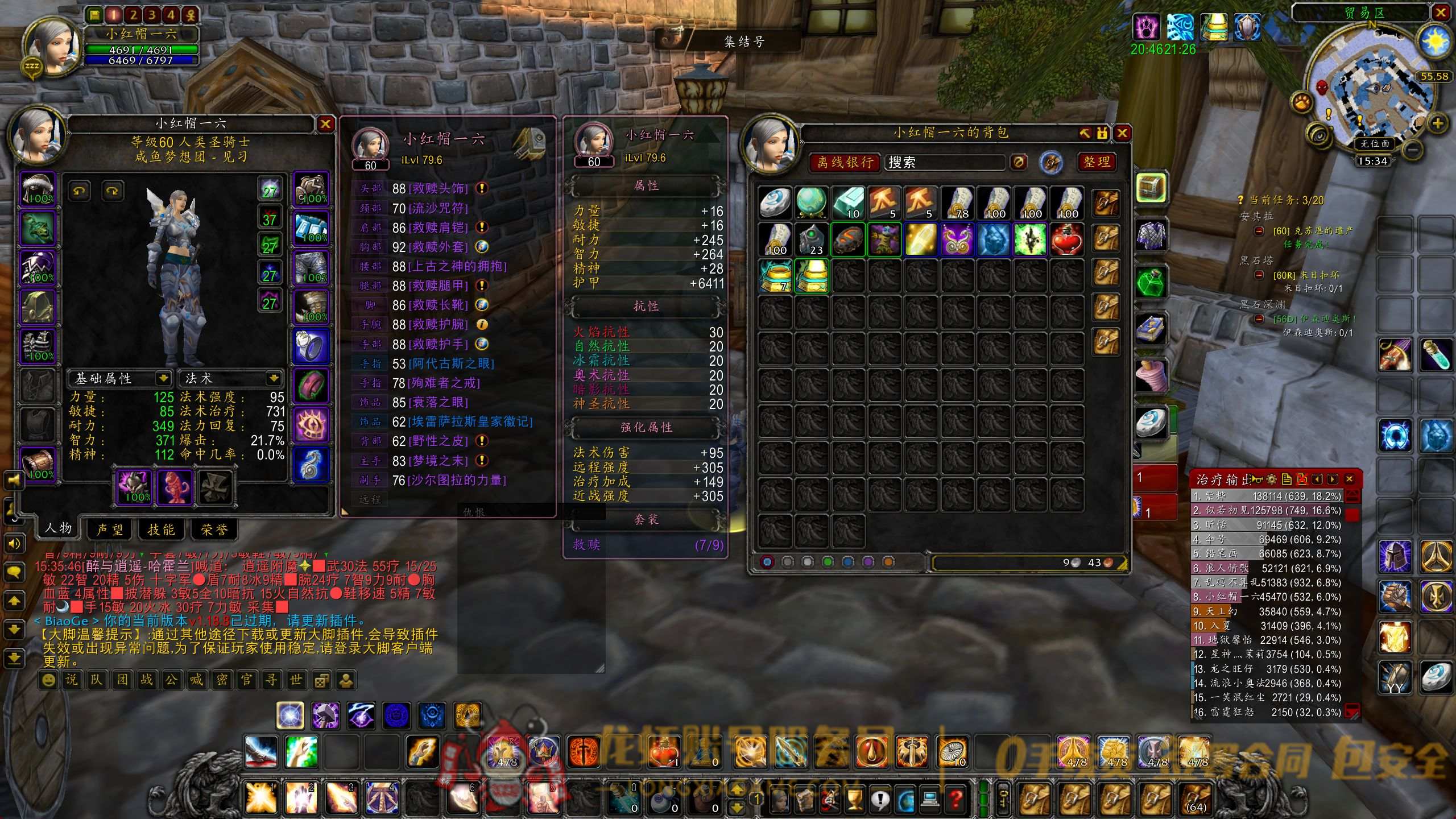Click the 搜索 bag search field

pos(944,163)
